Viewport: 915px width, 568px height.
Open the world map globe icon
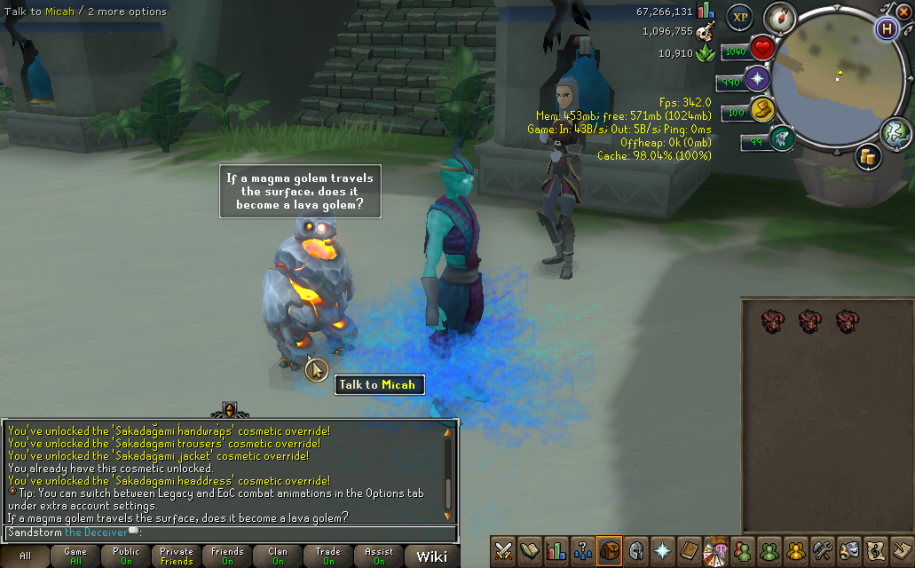pos(896,133)
